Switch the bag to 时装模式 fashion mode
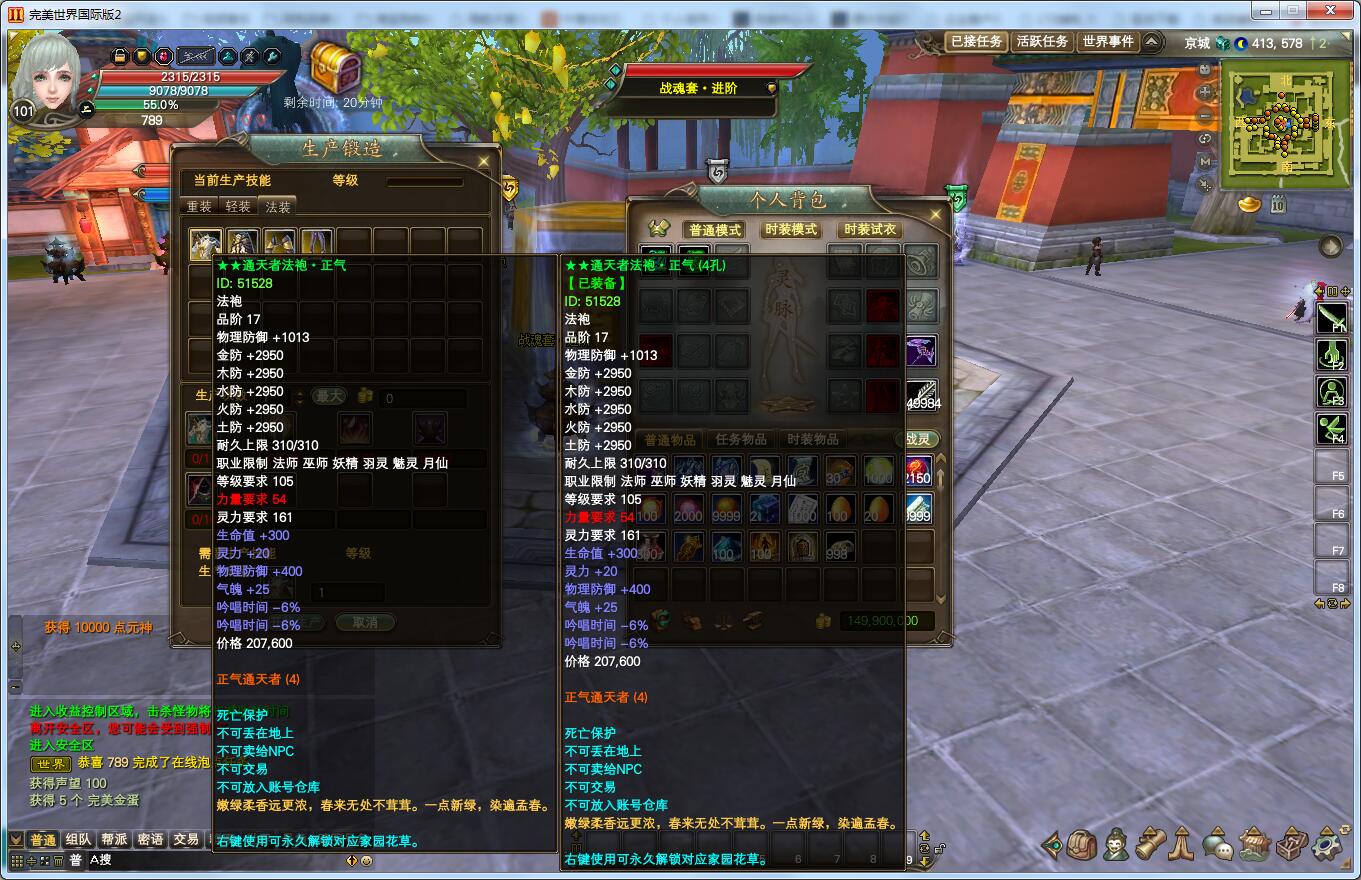This screenshot has height=880, width=1361. point(790,230)
